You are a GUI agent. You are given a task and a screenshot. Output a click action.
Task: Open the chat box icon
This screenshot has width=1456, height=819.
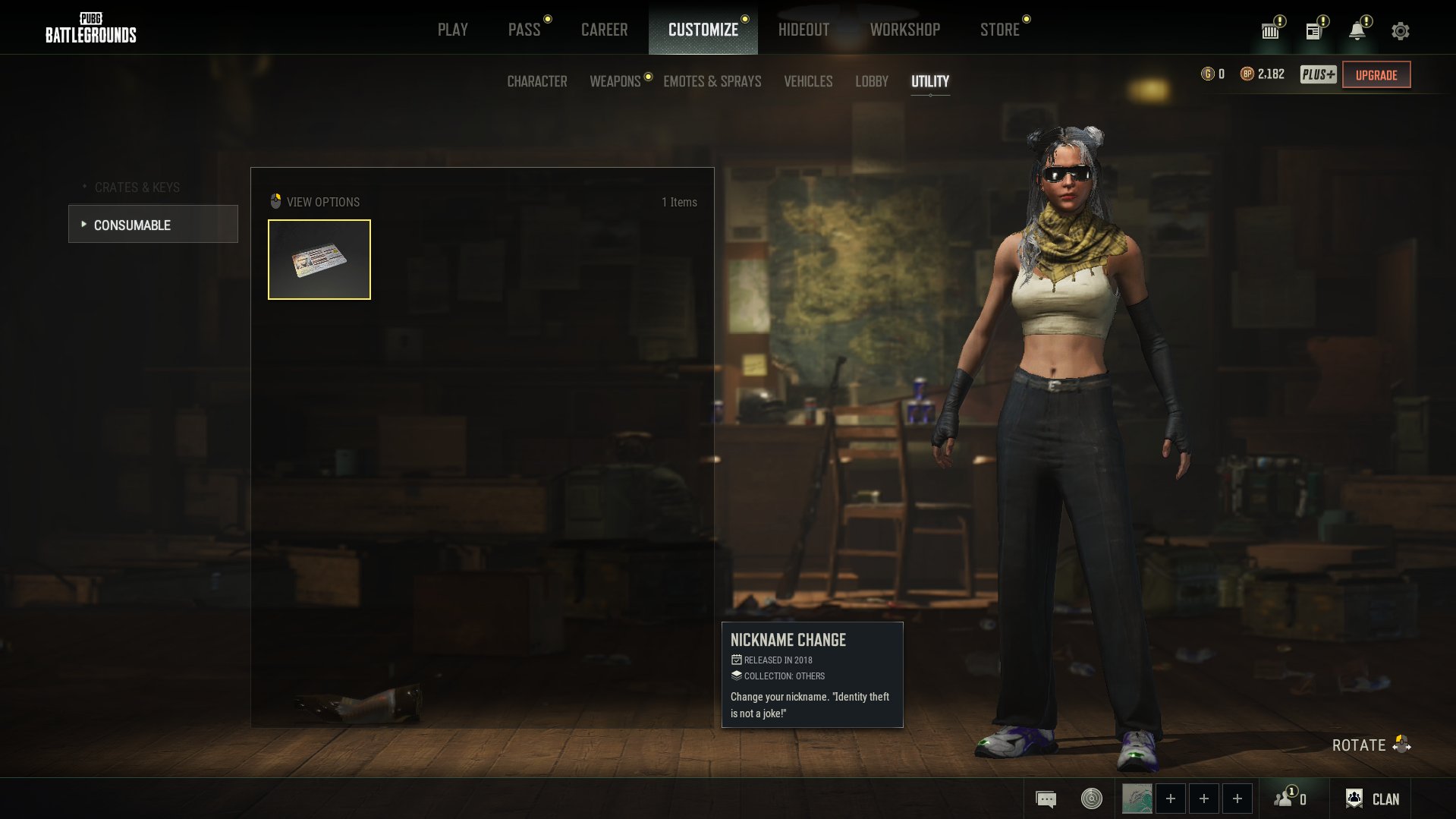[1046, 799]
